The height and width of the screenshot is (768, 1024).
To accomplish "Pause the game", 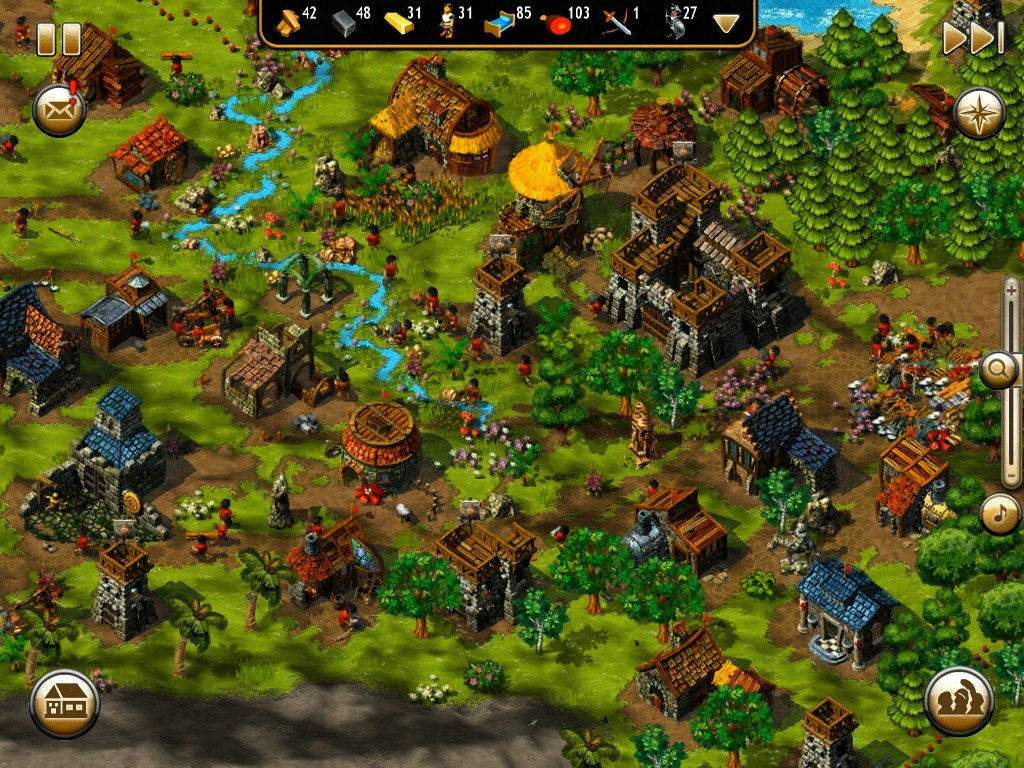I will 58,39.
